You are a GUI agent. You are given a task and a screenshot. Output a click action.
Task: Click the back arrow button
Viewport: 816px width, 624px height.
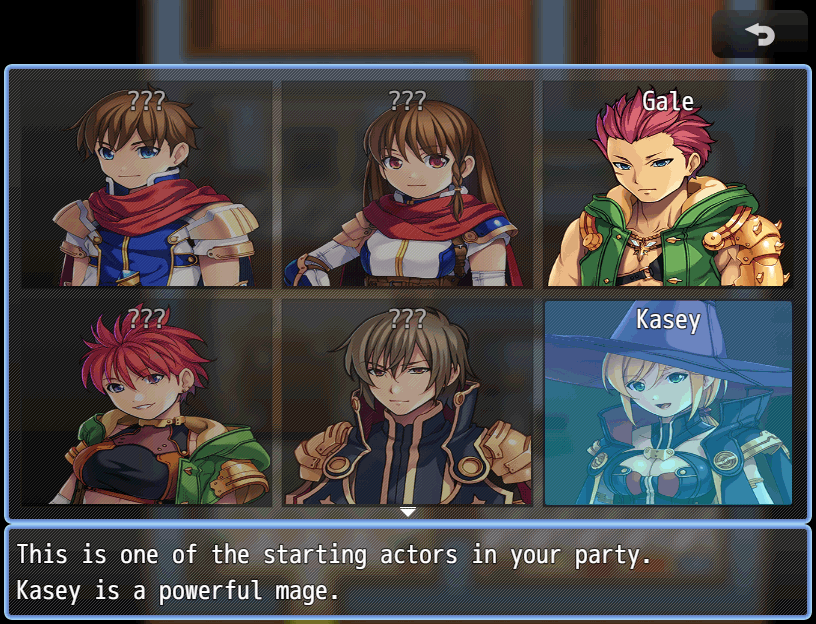[760, 35]
